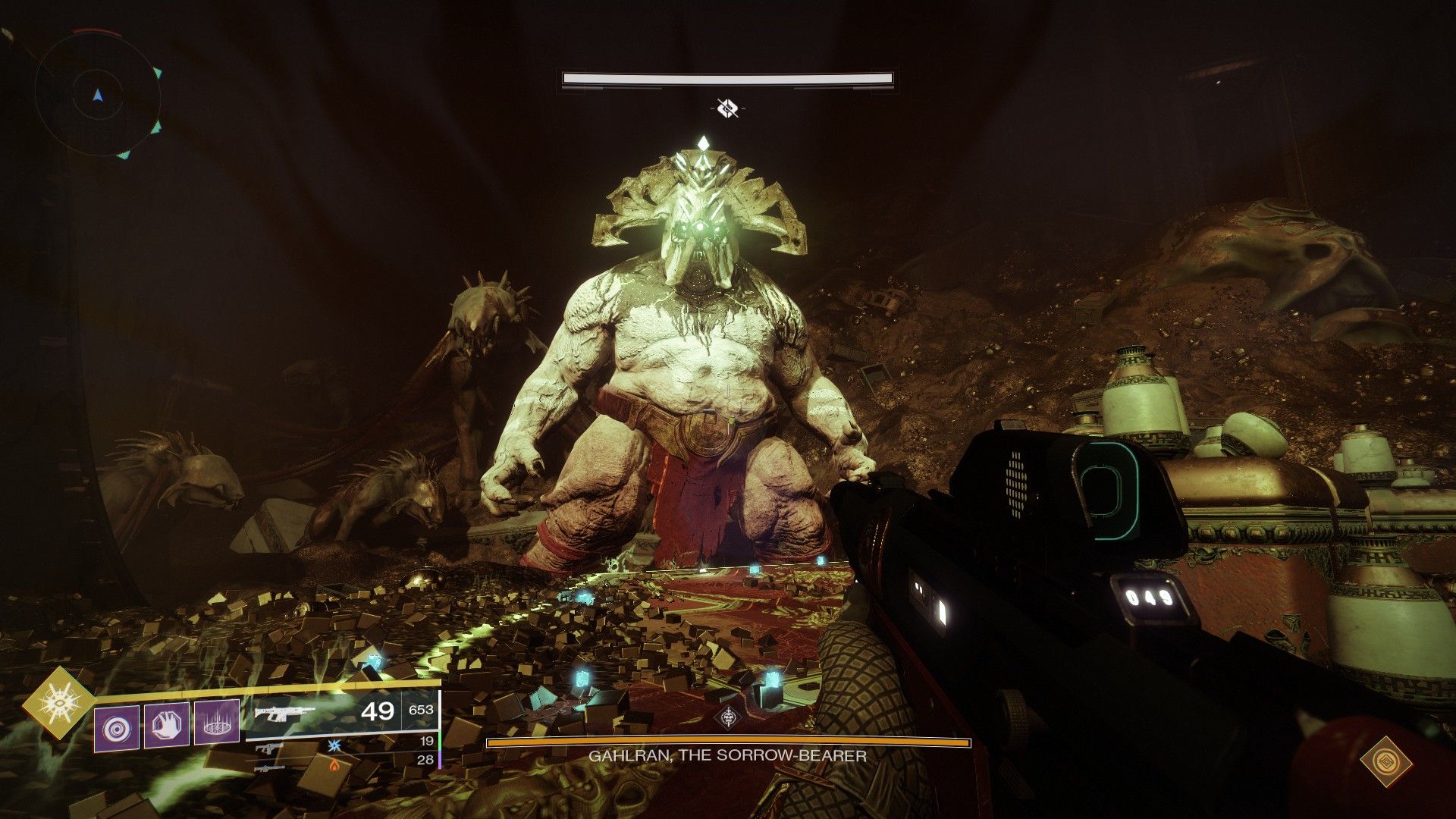
Task: Expand the boss health bar at top
Action: (728, 78)
